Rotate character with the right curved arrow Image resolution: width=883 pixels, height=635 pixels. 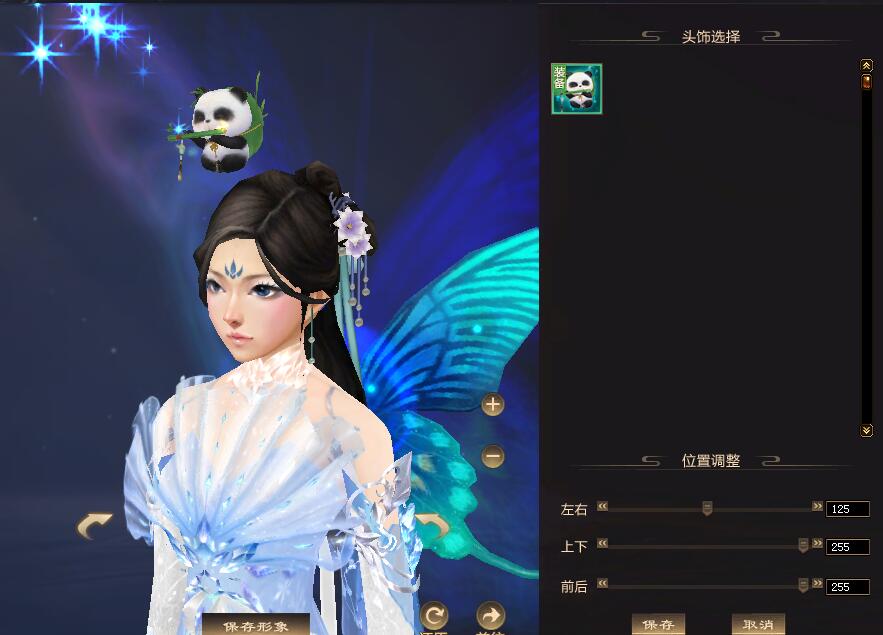coord(434,525)
